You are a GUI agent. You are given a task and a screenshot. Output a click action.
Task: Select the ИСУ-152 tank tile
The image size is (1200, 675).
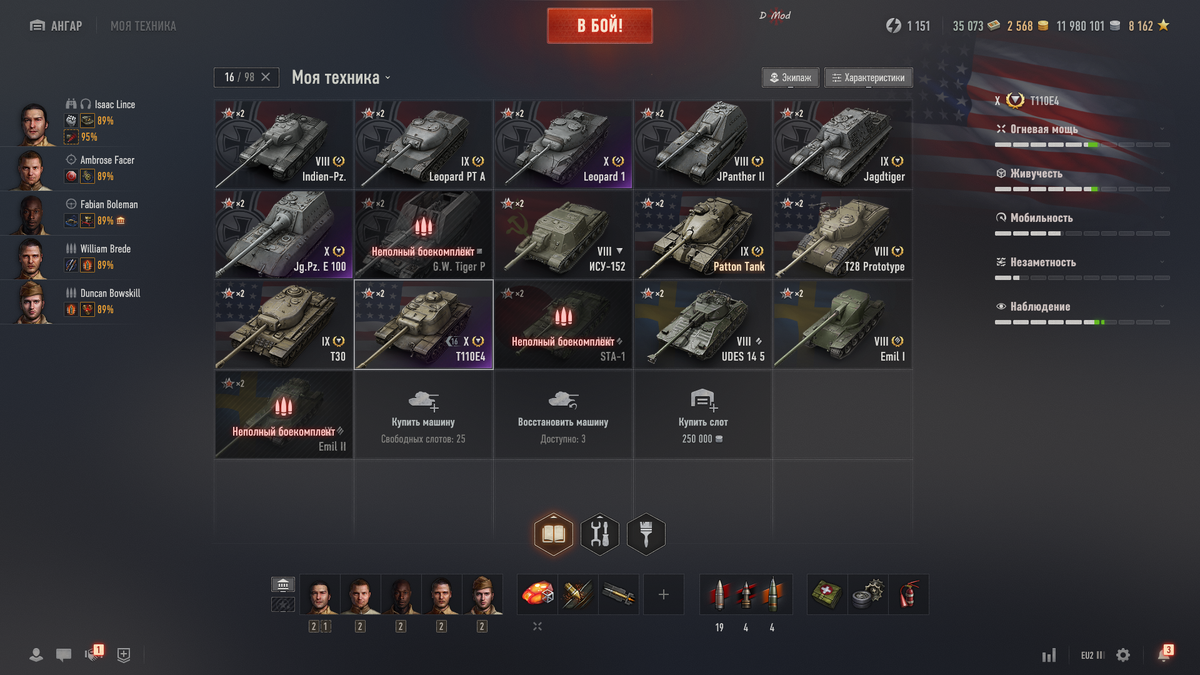(563, 234)
